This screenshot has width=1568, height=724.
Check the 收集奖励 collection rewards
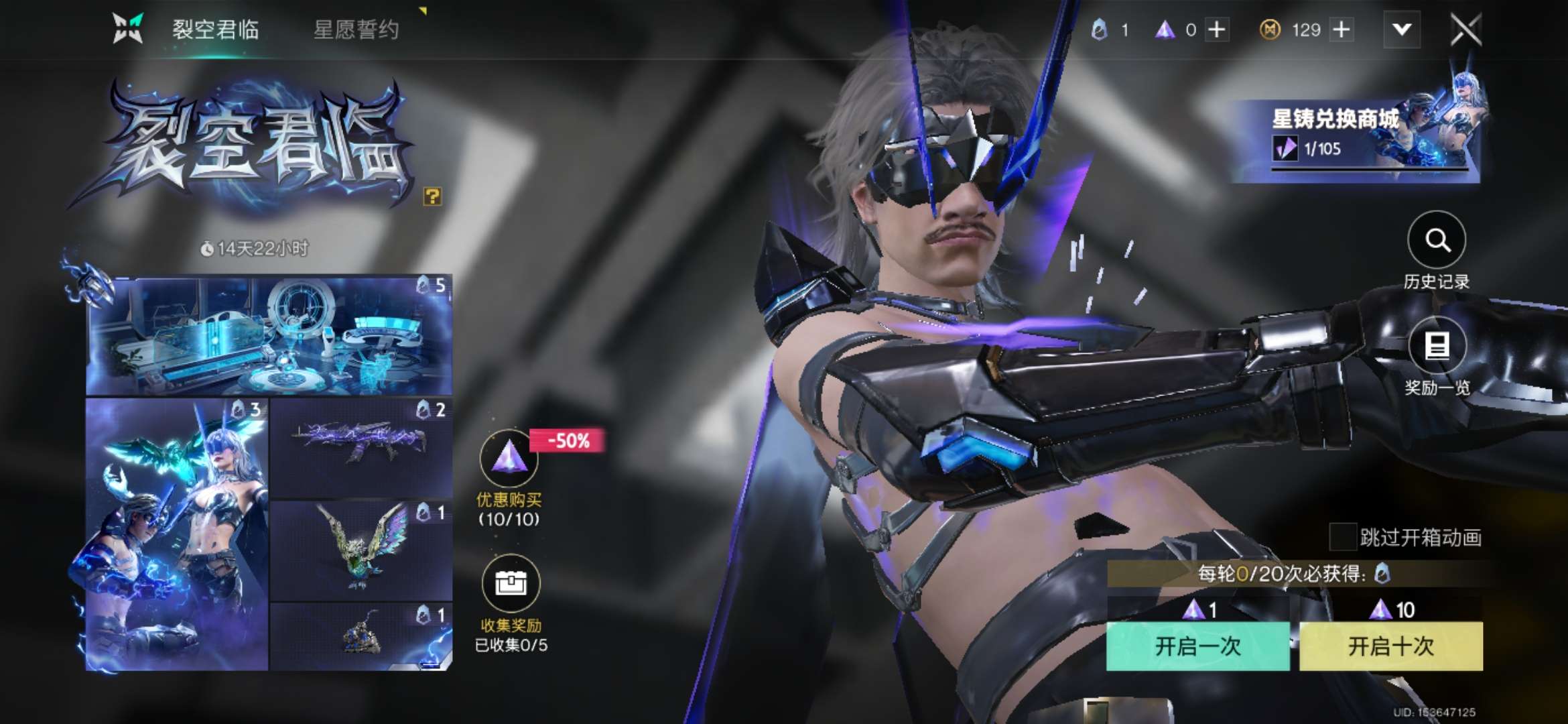(511, 583)
